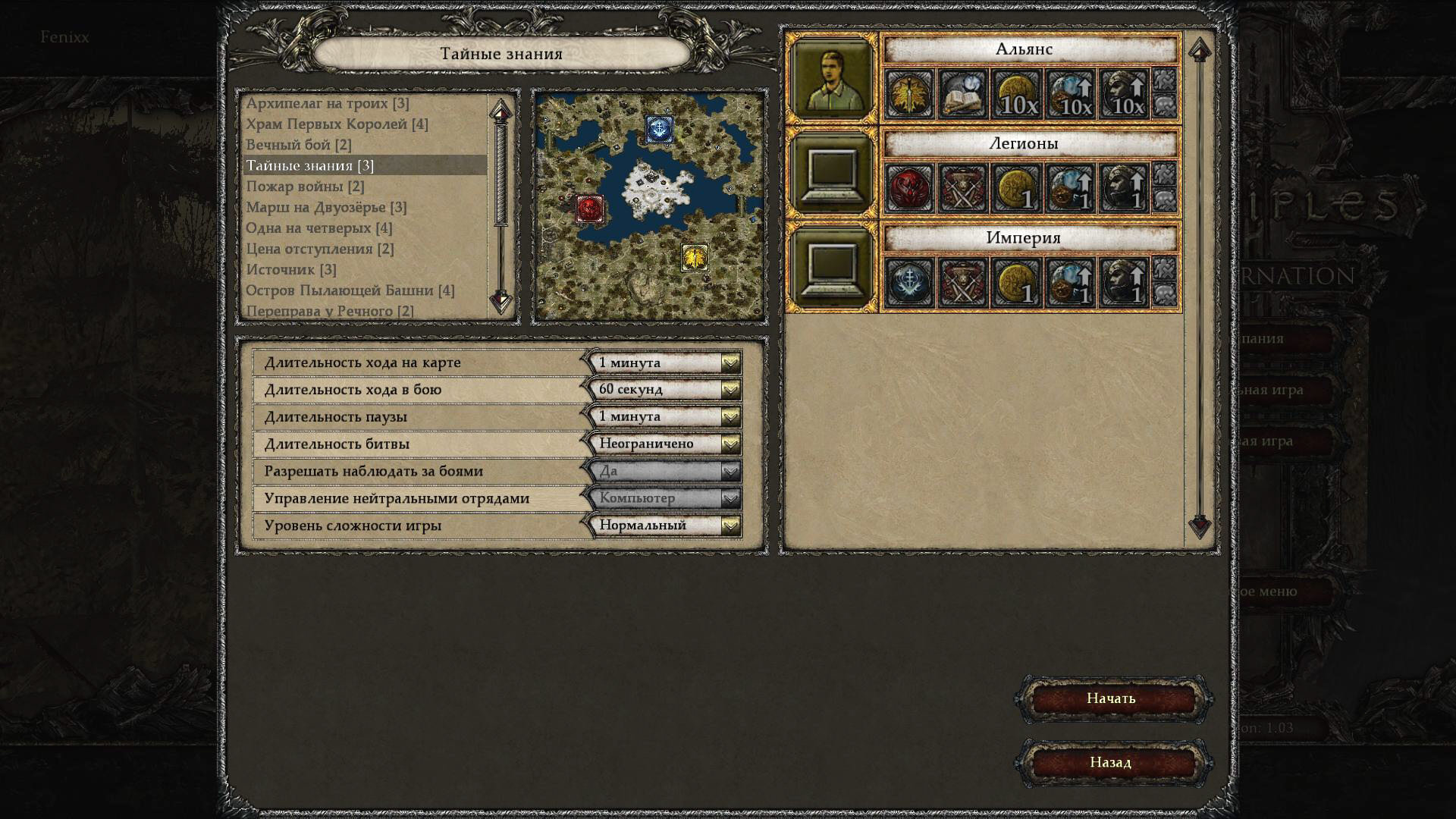The width and height of the screenshot is (1456, 819).
Task: Pick the Вечный бой map entry
Action: pos(298,145)
